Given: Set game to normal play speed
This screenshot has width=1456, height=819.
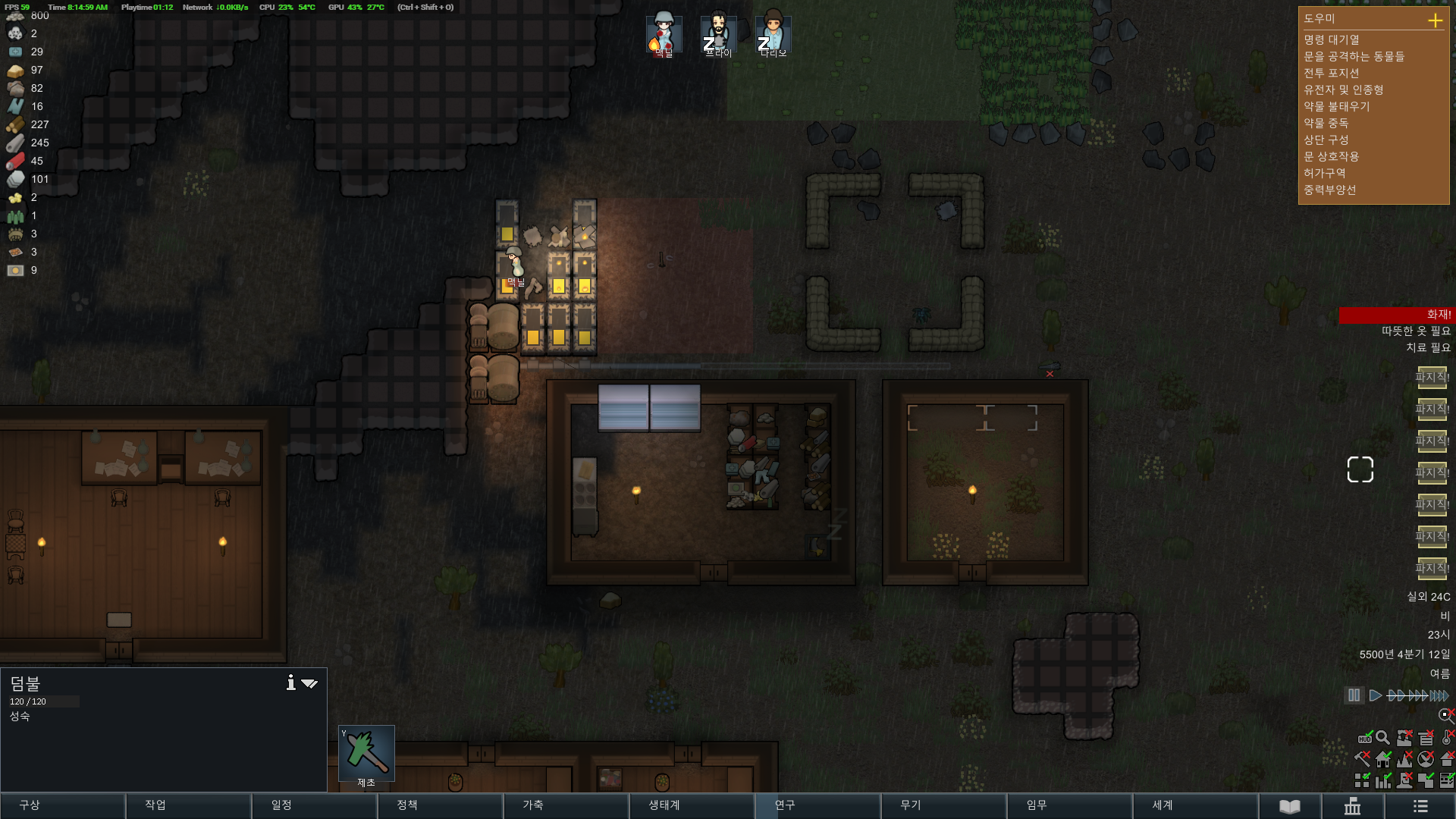Looking at the screenshot, I should 1375,695.
